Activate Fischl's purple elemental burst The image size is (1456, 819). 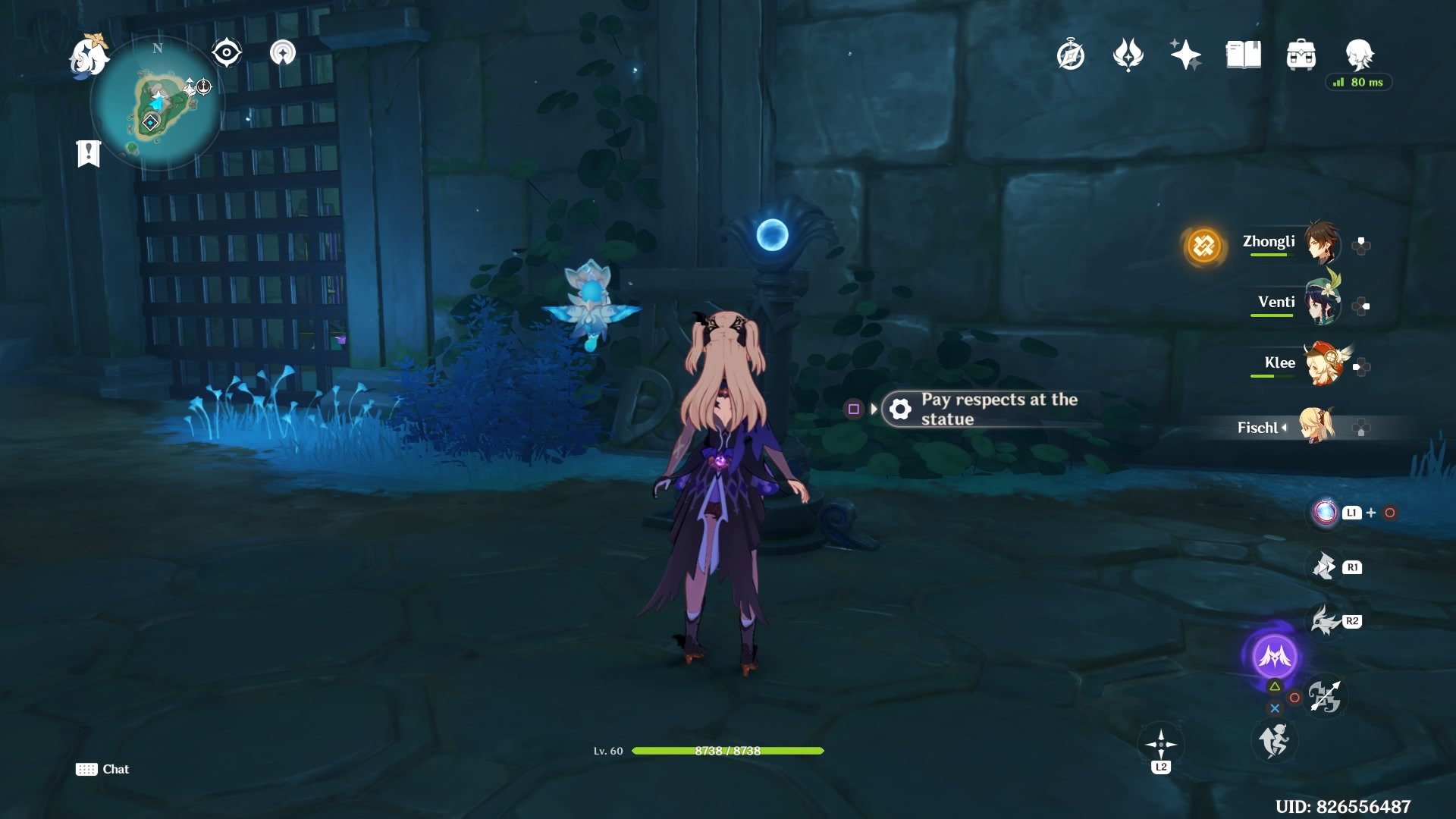coord(1274,656)
